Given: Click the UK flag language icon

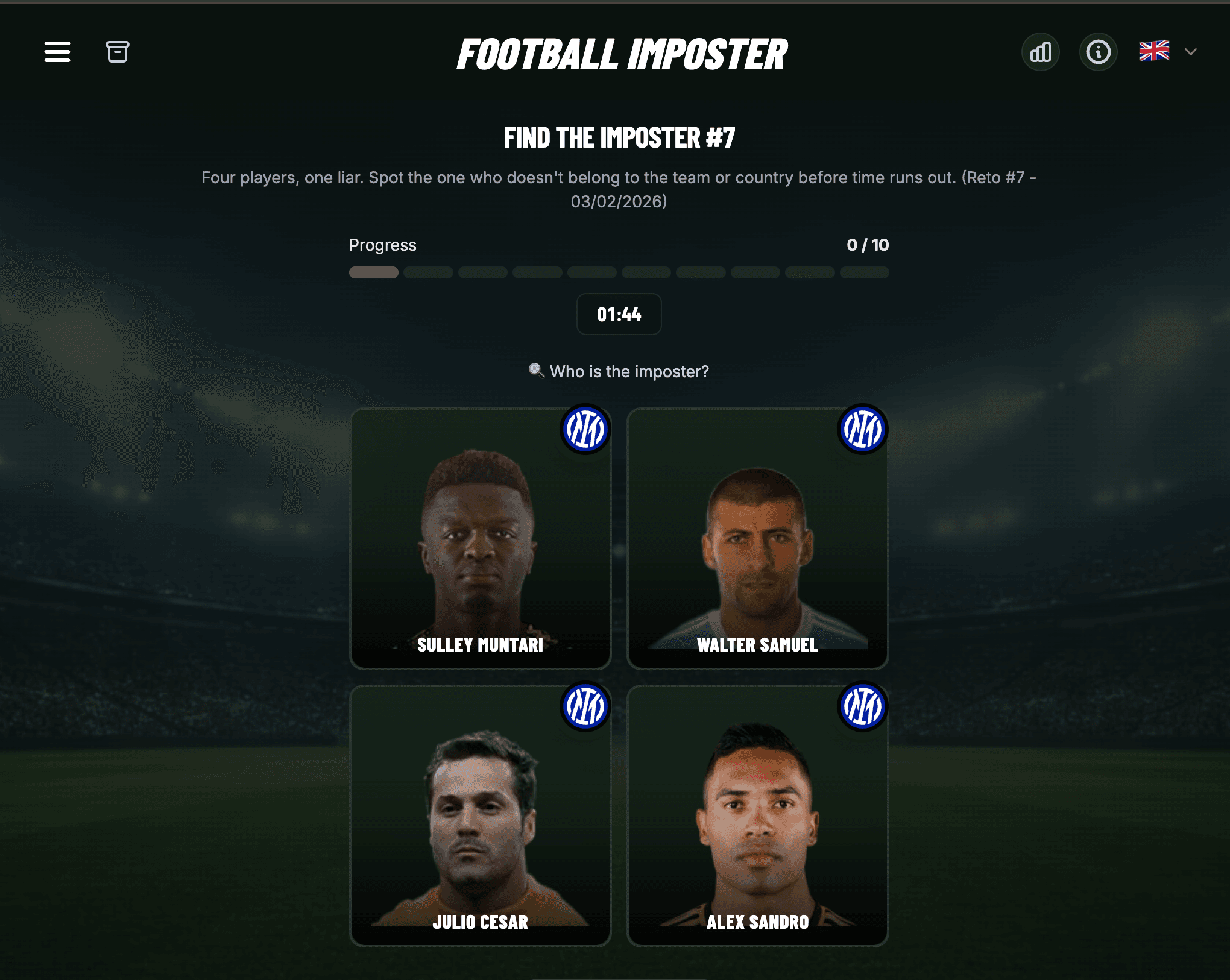Looking at the screenshot, I should pos(1154,52).
